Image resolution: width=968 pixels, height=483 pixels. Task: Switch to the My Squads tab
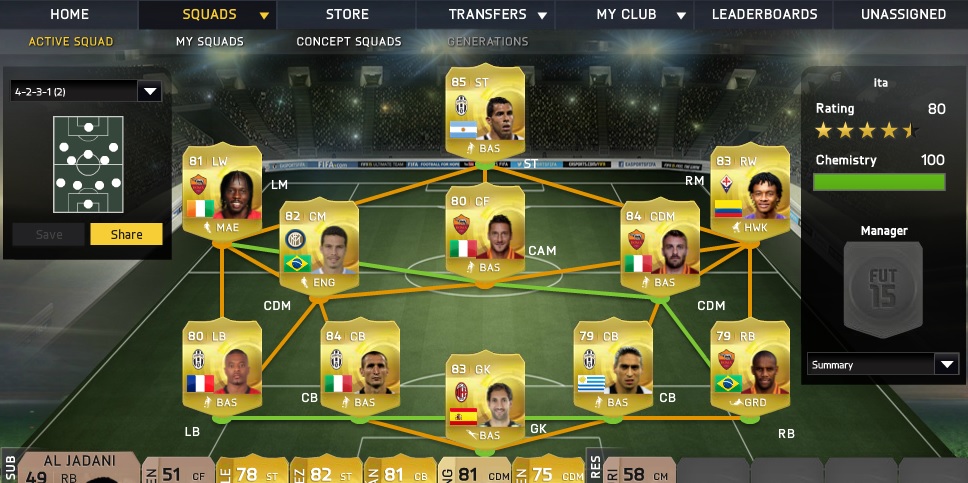212,42
